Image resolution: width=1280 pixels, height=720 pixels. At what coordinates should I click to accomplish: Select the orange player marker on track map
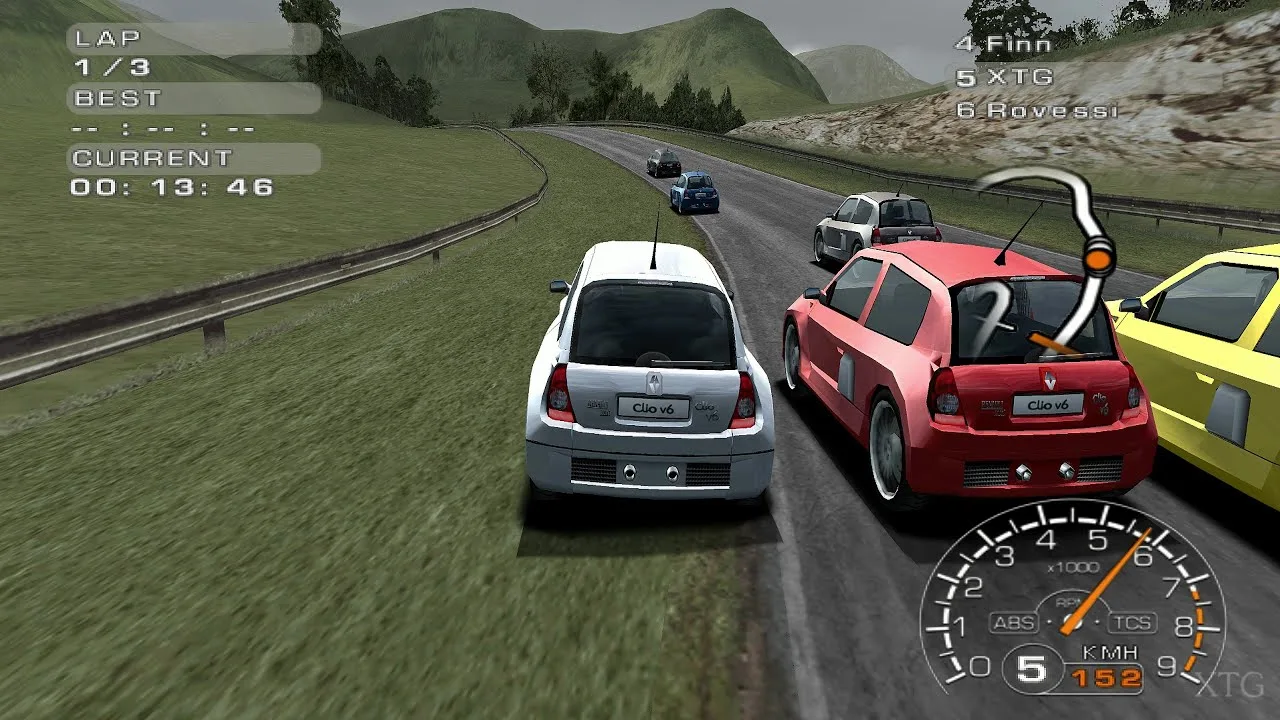click(1098, 261)
